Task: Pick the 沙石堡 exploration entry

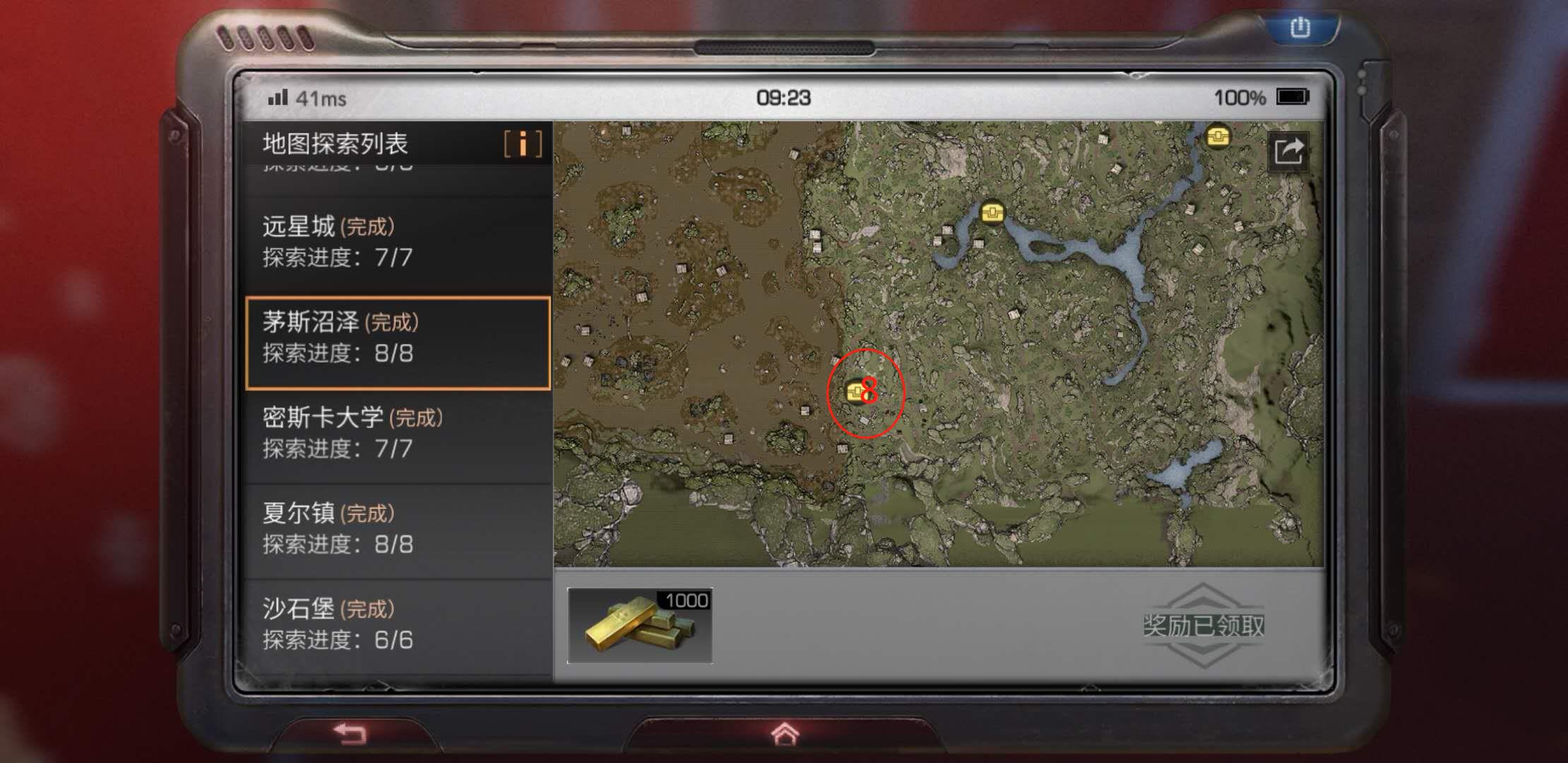Action: pyautogui.click(x=397, y=625)
